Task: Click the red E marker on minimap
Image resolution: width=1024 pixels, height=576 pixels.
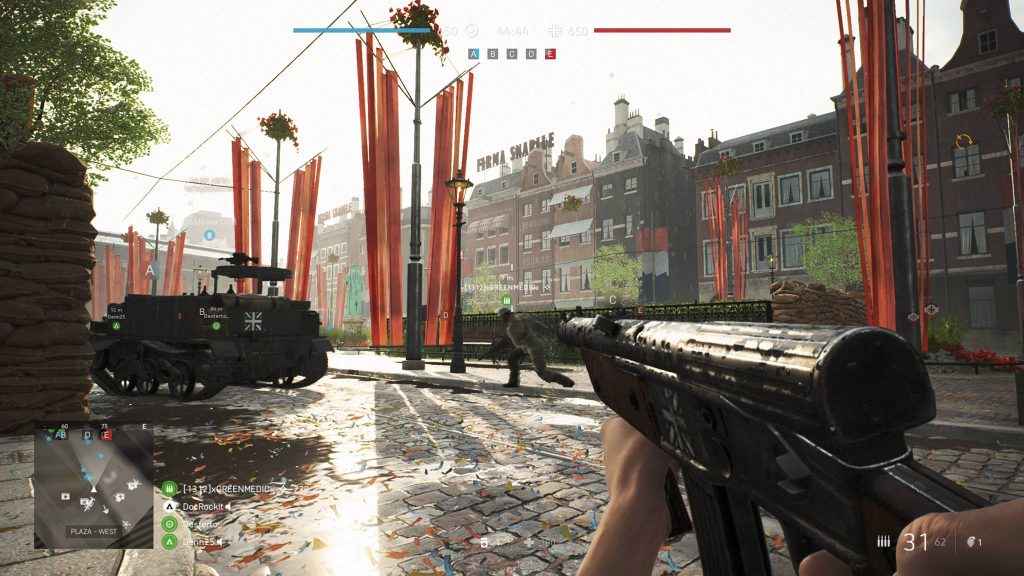Action: pos(107,435)
